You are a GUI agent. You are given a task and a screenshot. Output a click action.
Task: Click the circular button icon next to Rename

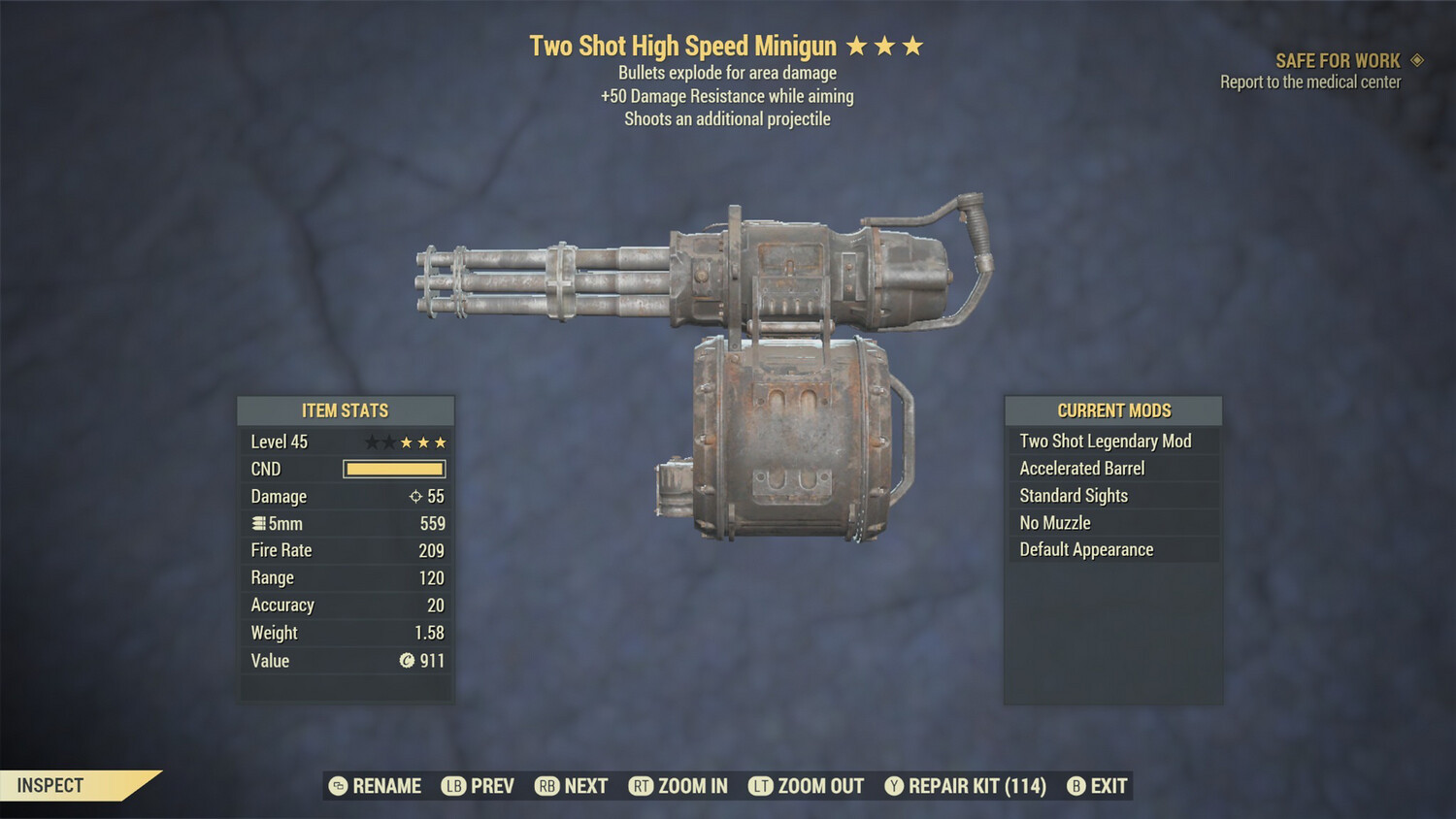(337, 786)
